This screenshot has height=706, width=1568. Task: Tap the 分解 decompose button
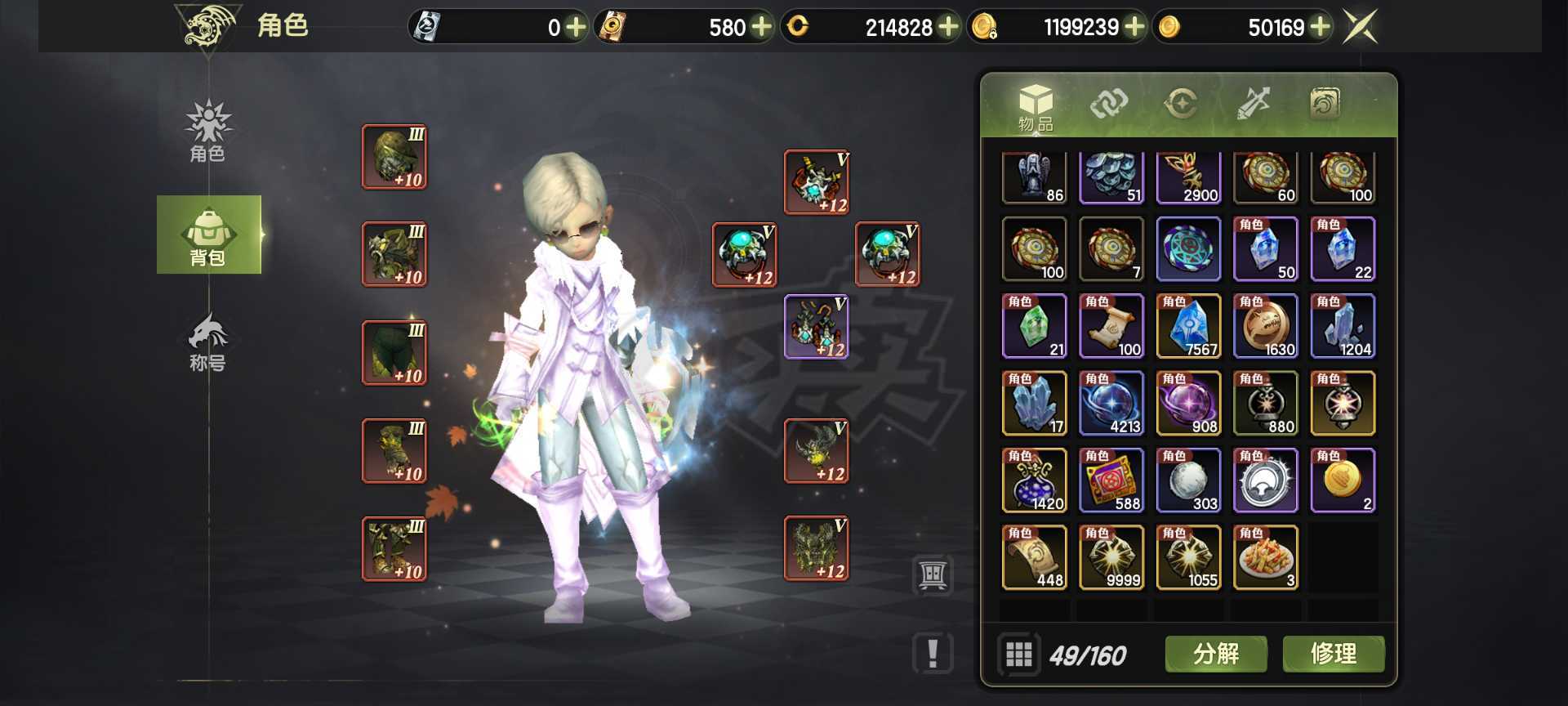(x=1216, y=654)
